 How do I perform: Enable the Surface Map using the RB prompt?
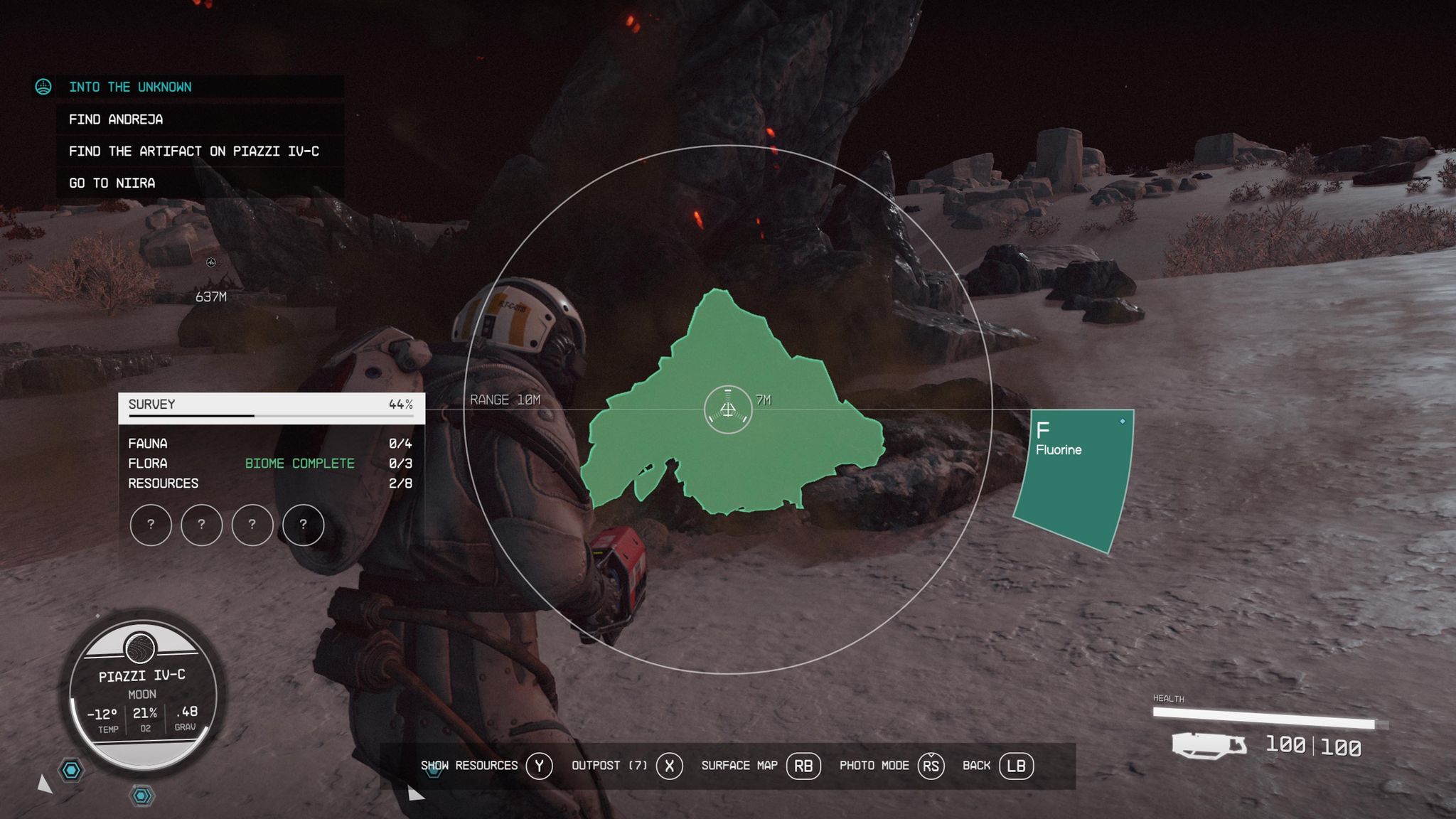pos(804,766)
